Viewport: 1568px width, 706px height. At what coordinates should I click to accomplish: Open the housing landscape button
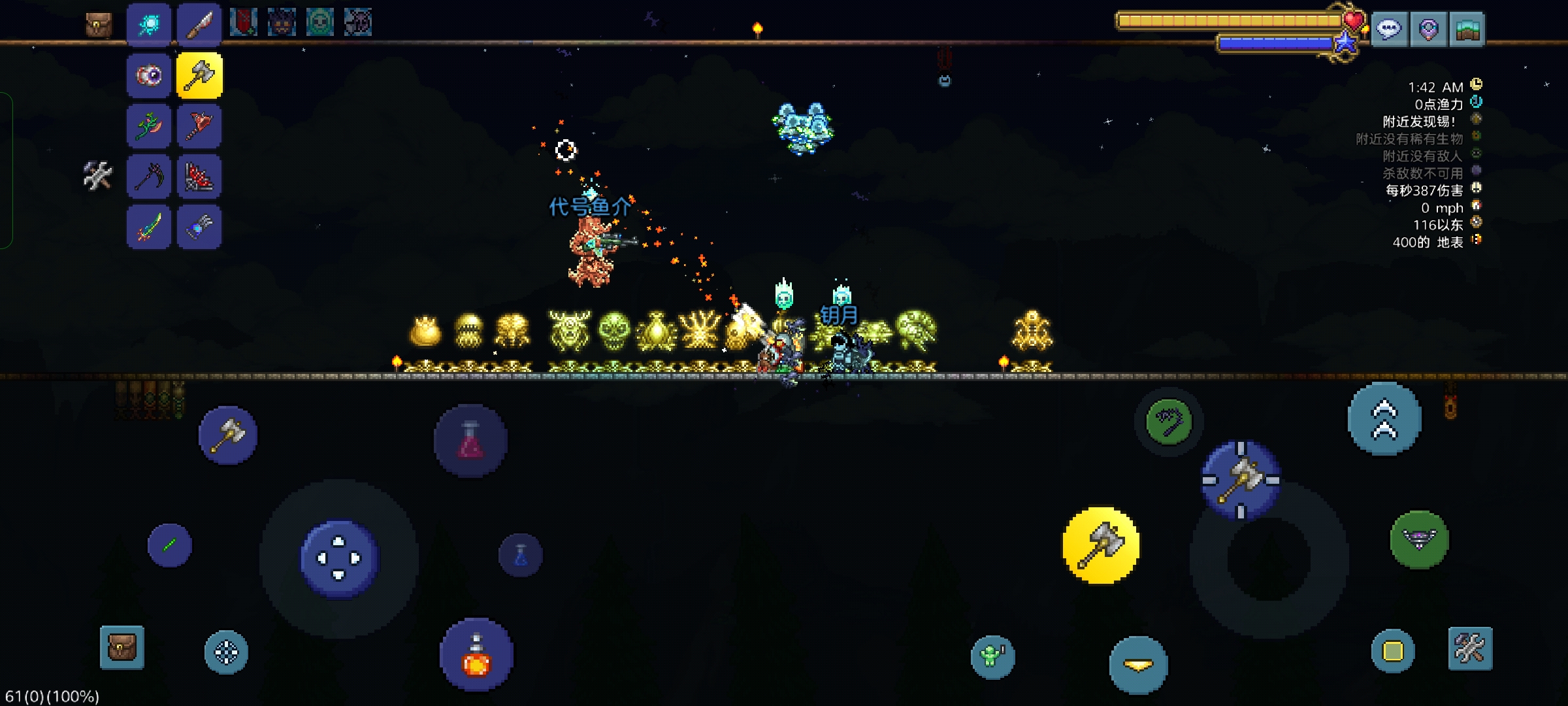click(1467, 29)
